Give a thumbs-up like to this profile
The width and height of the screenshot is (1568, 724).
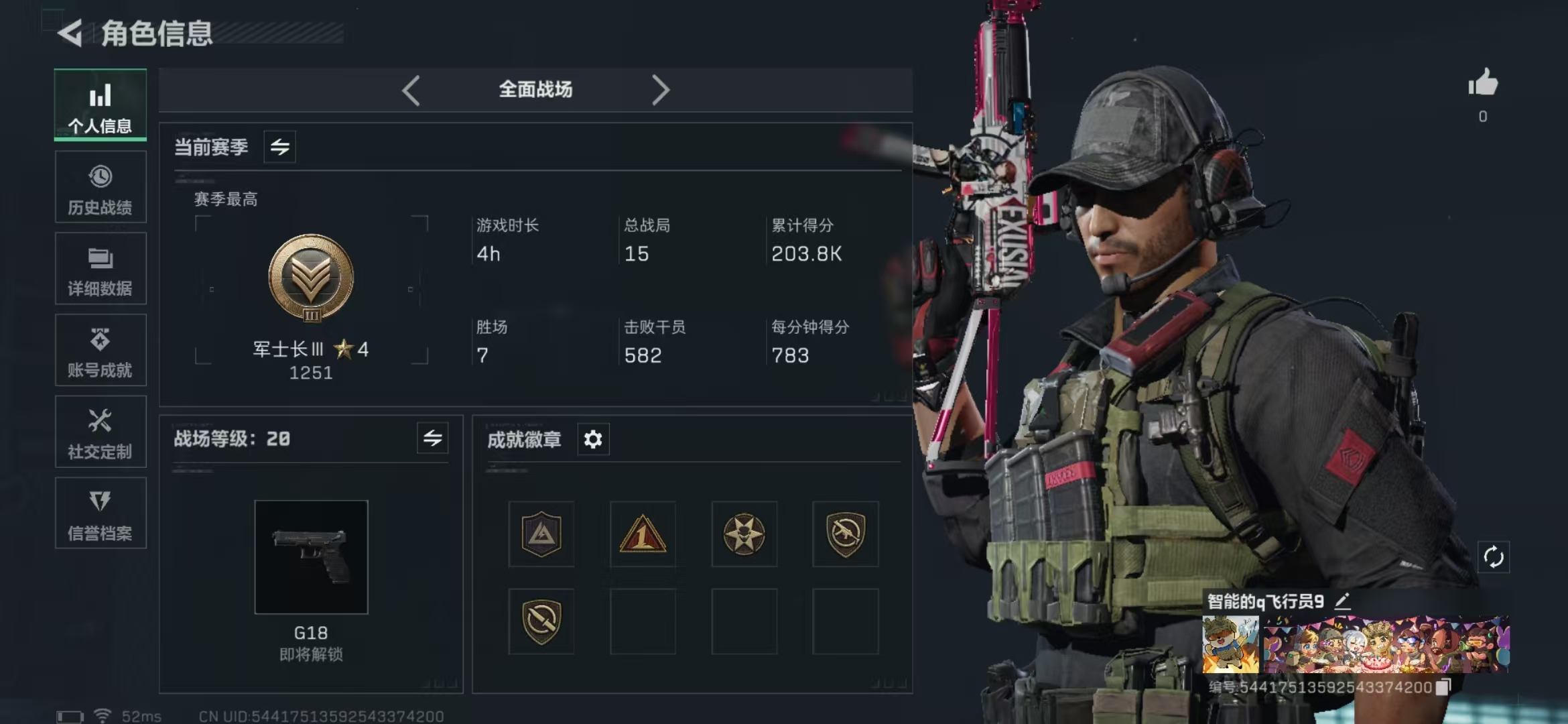click(x=1483, y=84)
